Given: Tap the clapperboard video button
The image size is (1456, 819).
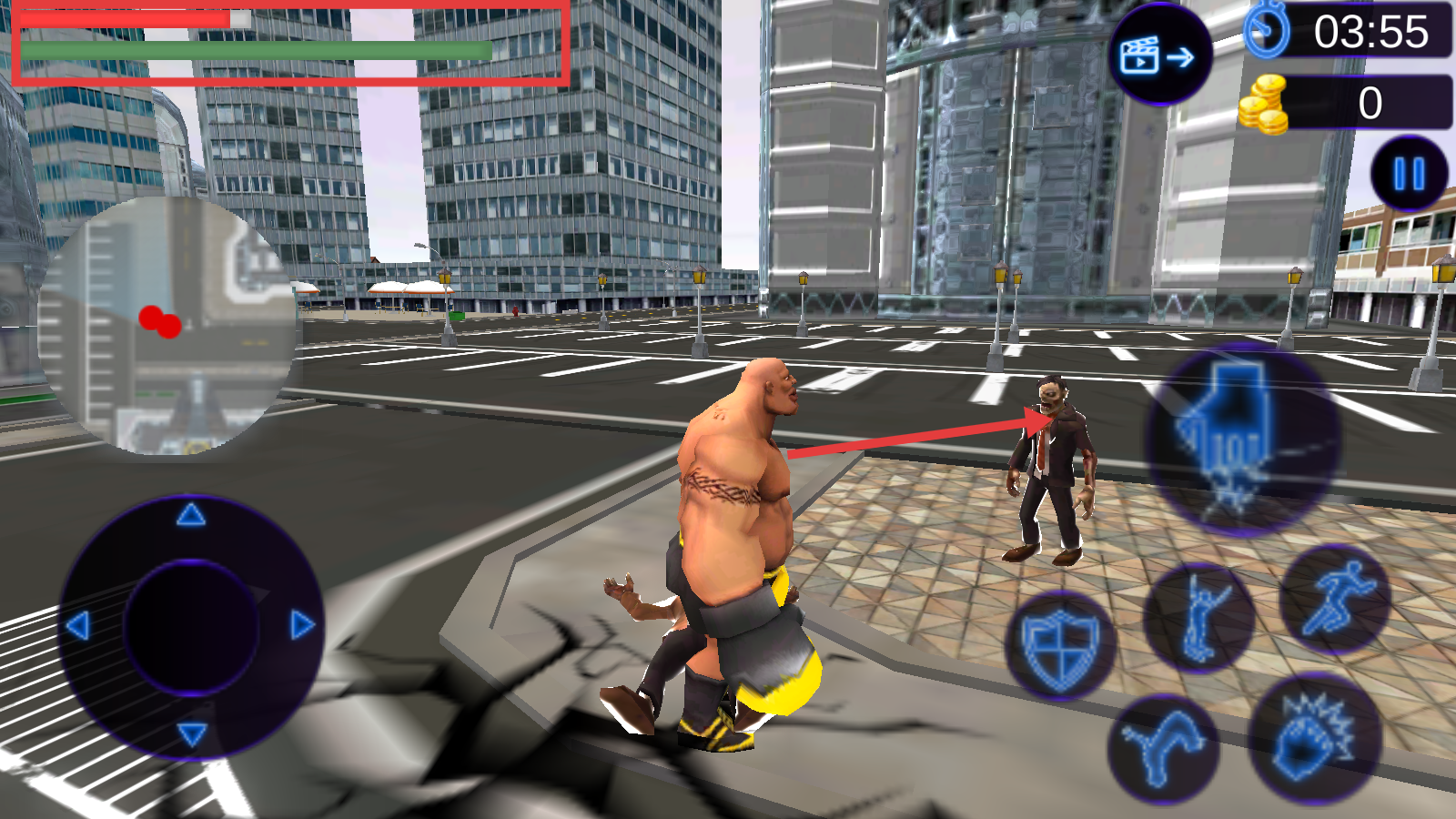Looking at the screenshot, I should (1158, 56).
